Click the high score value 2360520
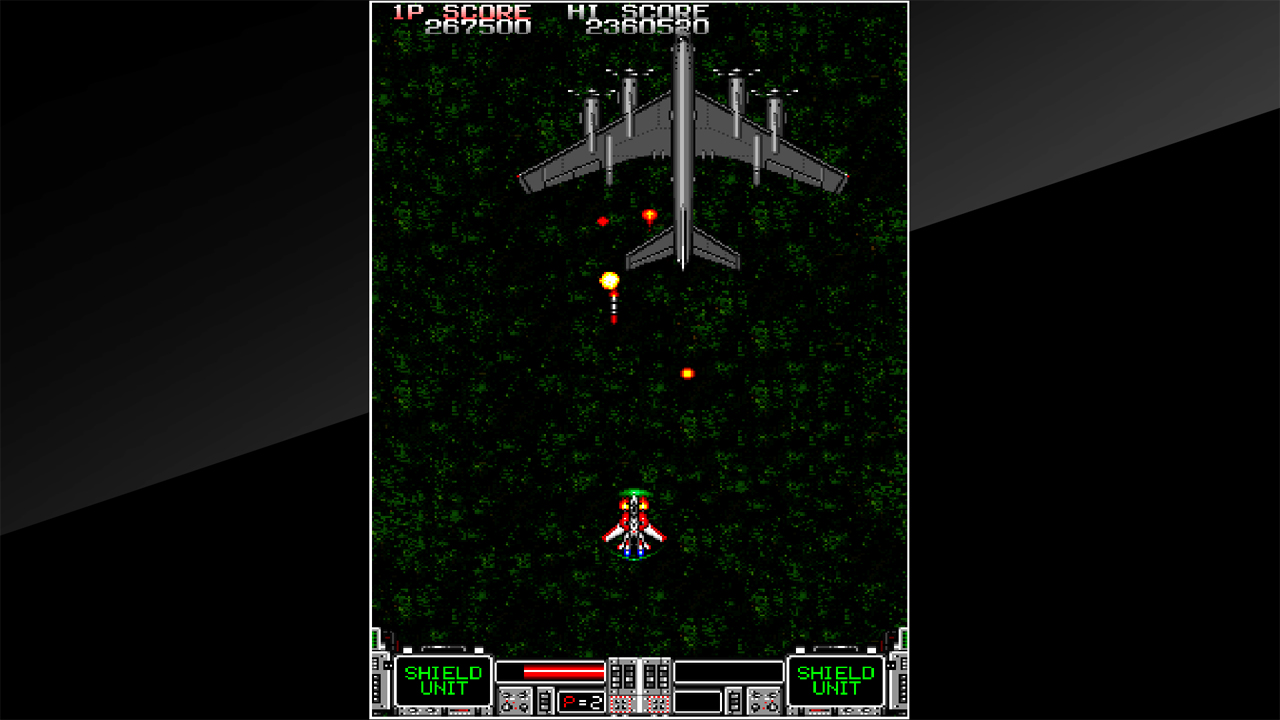Viewport: 1280px width, 720px height. point(651,29)
